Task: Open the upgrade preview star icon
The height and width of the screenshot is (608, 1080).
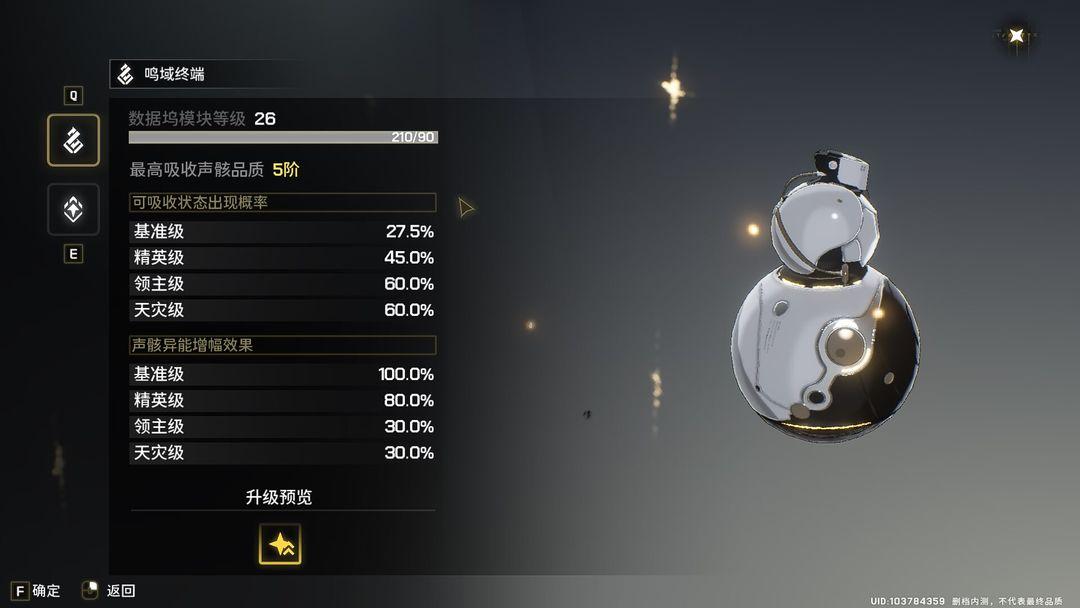Action: coord(280,544)
